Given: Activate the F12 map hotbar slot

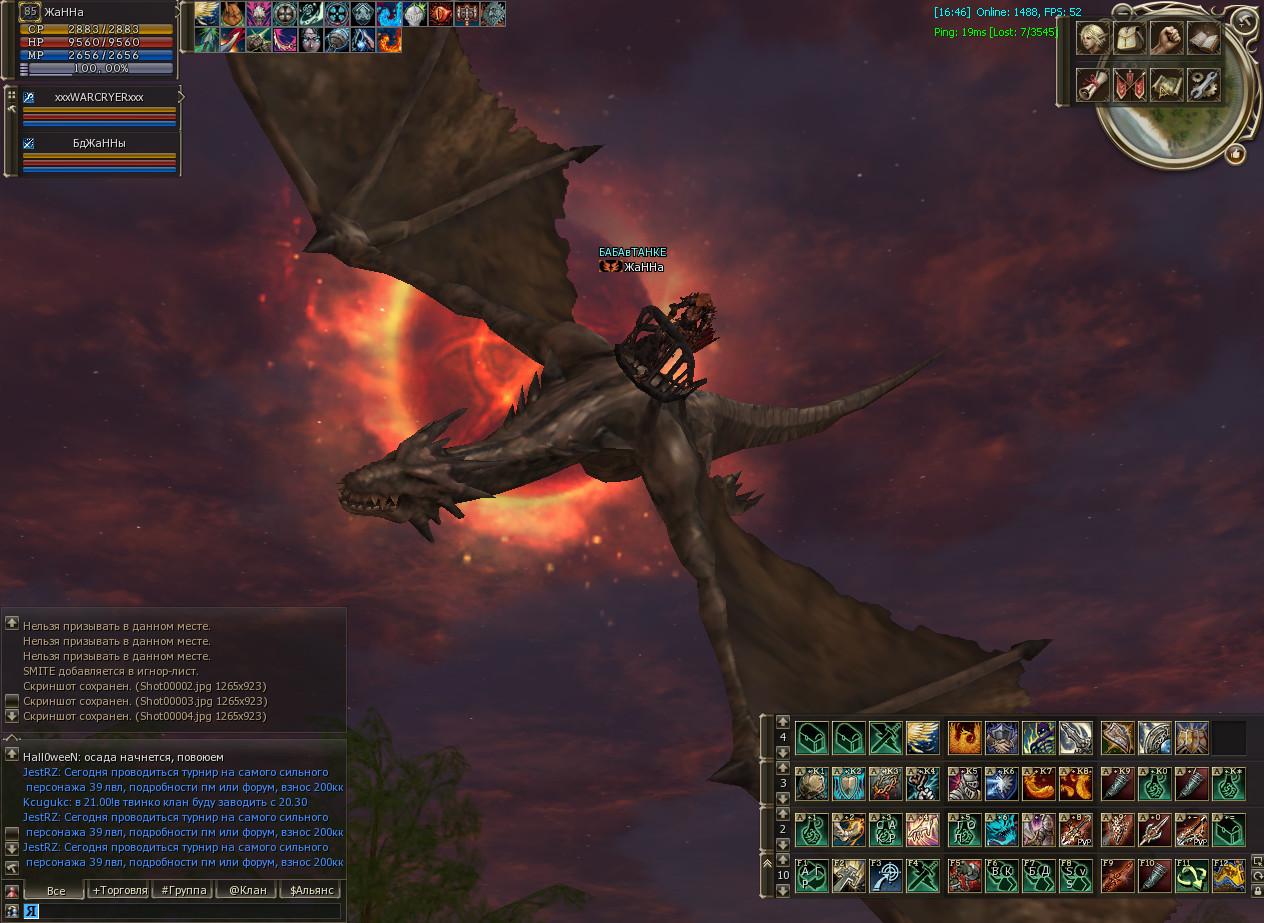Looking at the screenshot, I should [x=1228, y=875].
